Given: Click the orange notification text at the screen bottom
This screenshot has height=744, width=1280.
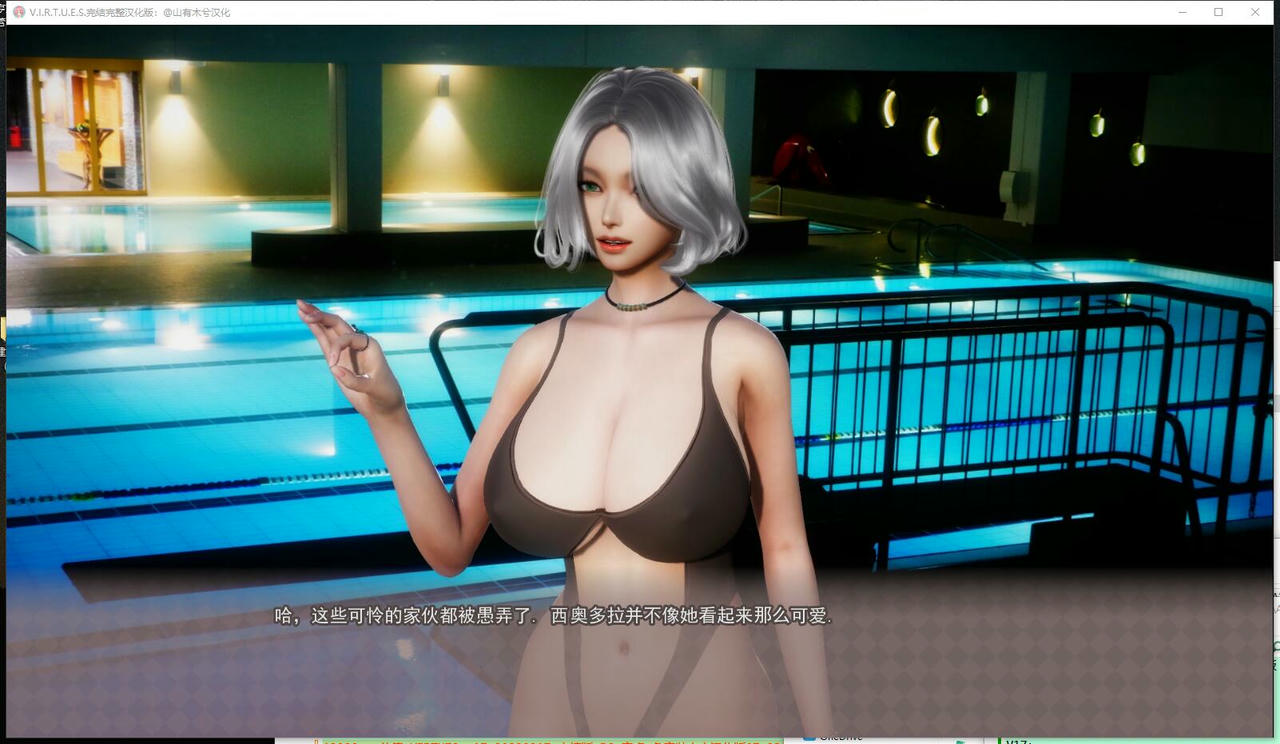Looking at the screenshot, I should [550, 741].
